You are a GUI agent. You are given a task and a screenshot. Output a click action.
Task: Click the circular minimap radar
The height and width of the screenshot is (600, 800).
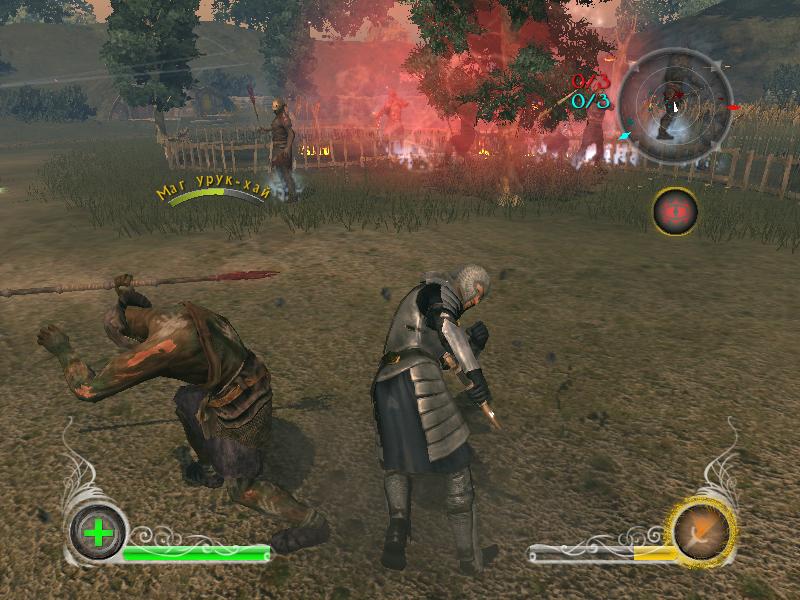pos(673,105)
